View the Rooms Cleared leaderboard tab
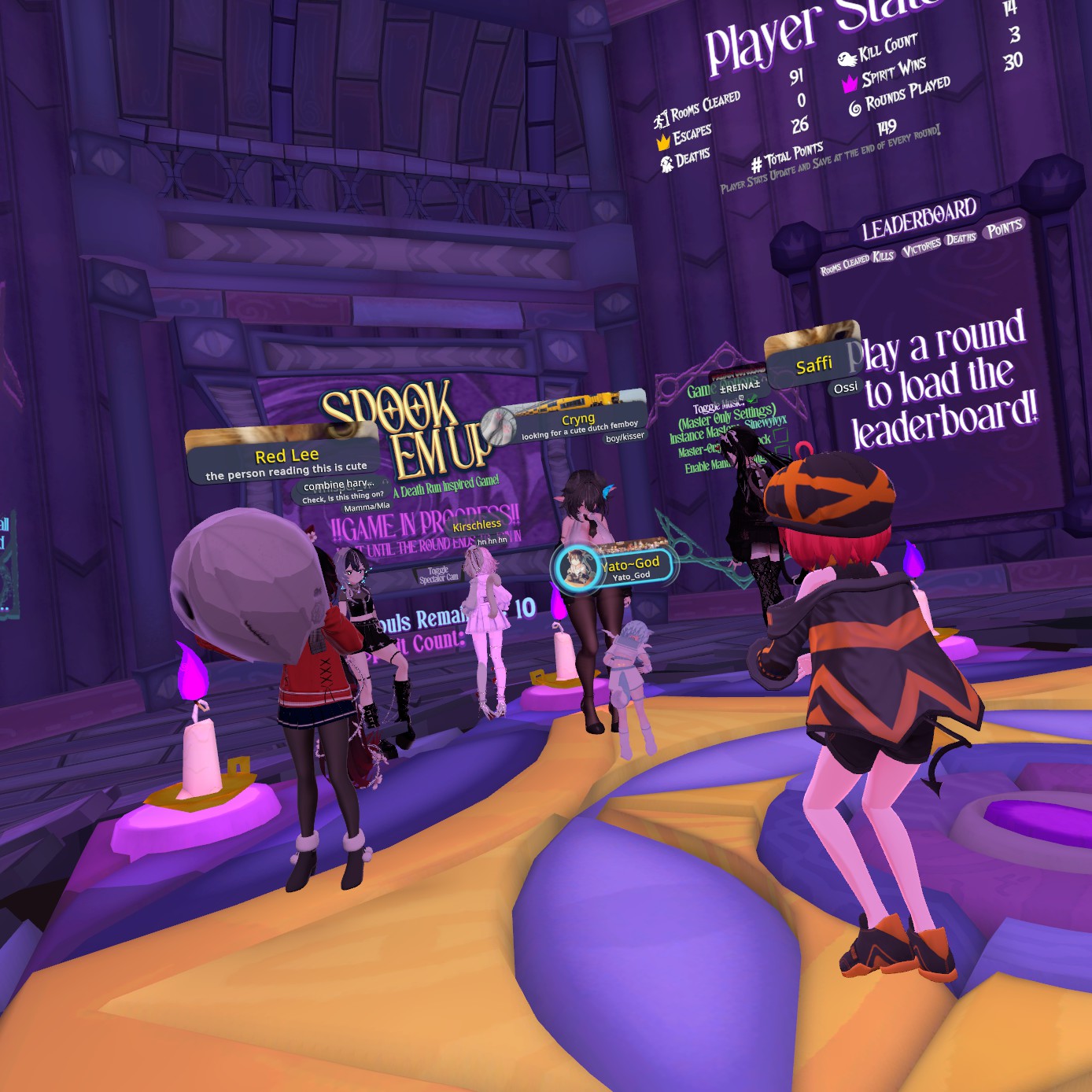This screenshot has width=1092, height=1092. point(844,264)
